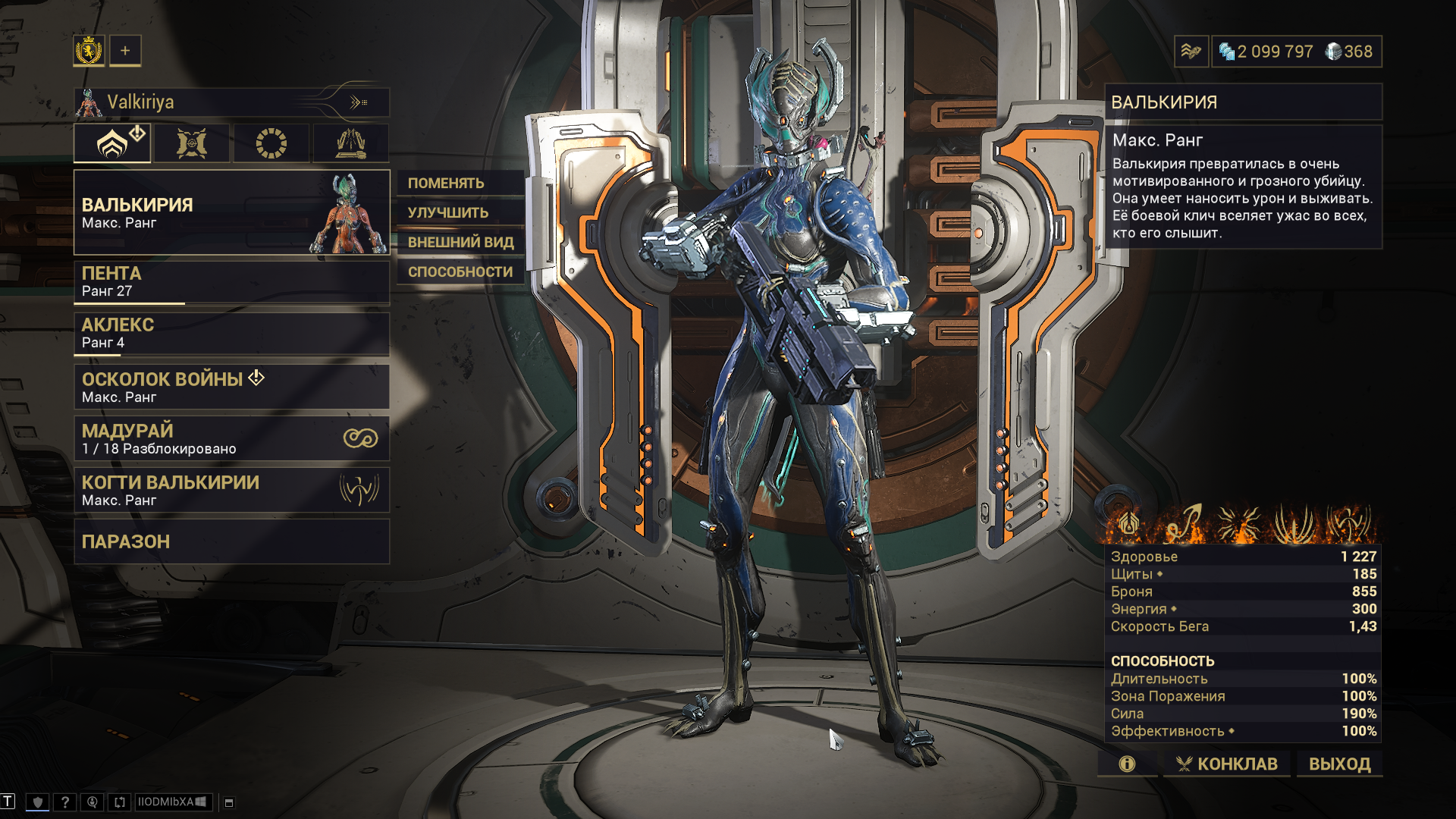Choose the АКЛЕКС secondary weapon slot
This screenshot has width=1456, height=819.
[x=231, y=334]
